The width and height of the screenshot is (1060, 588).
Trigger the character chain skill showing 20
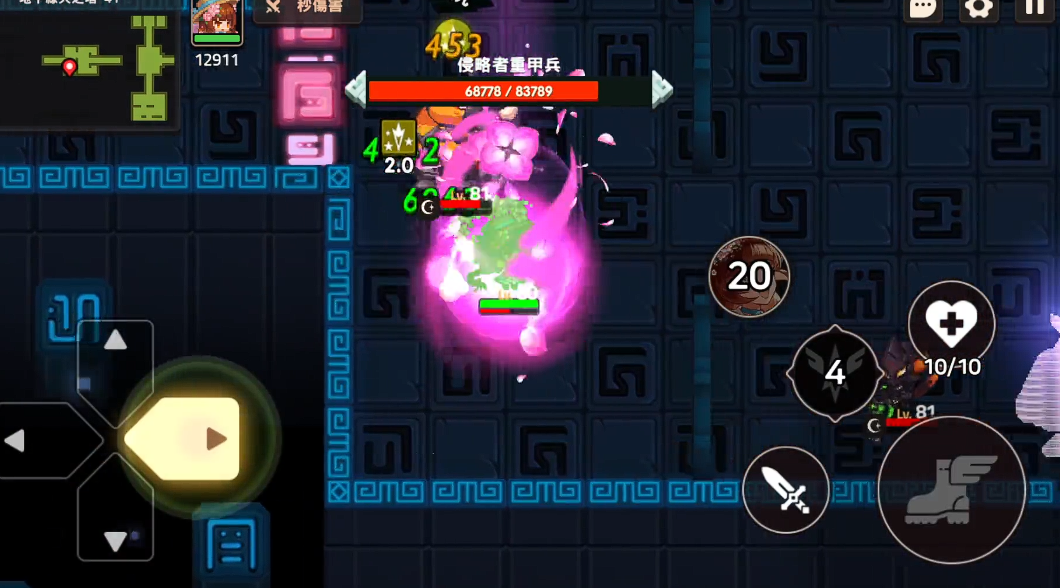tap(749, 276)
